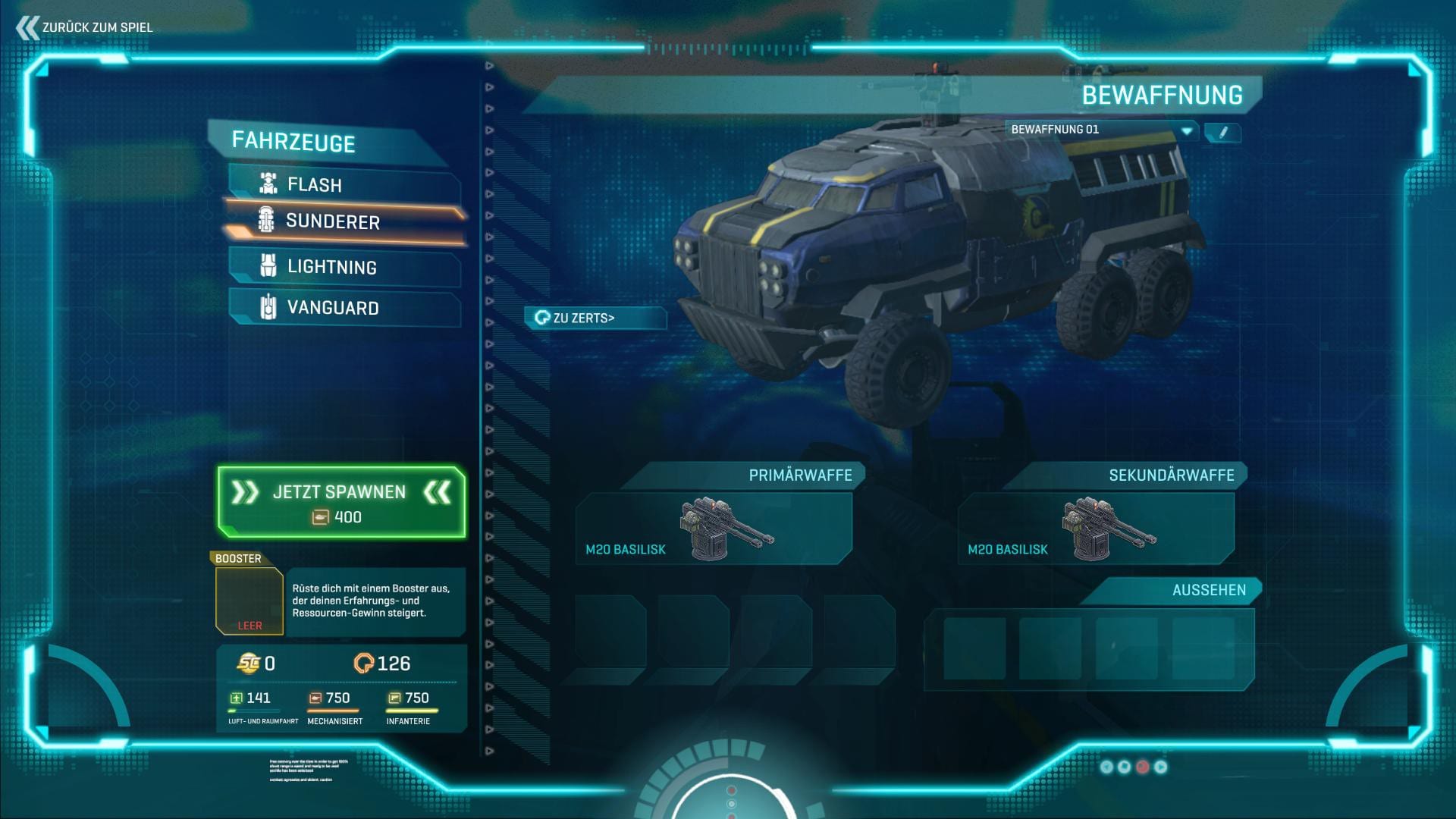Select the Vanguard tank
Image resolution: width=1456 pixels, height=819 pixels.
click(x=344, y=308)
